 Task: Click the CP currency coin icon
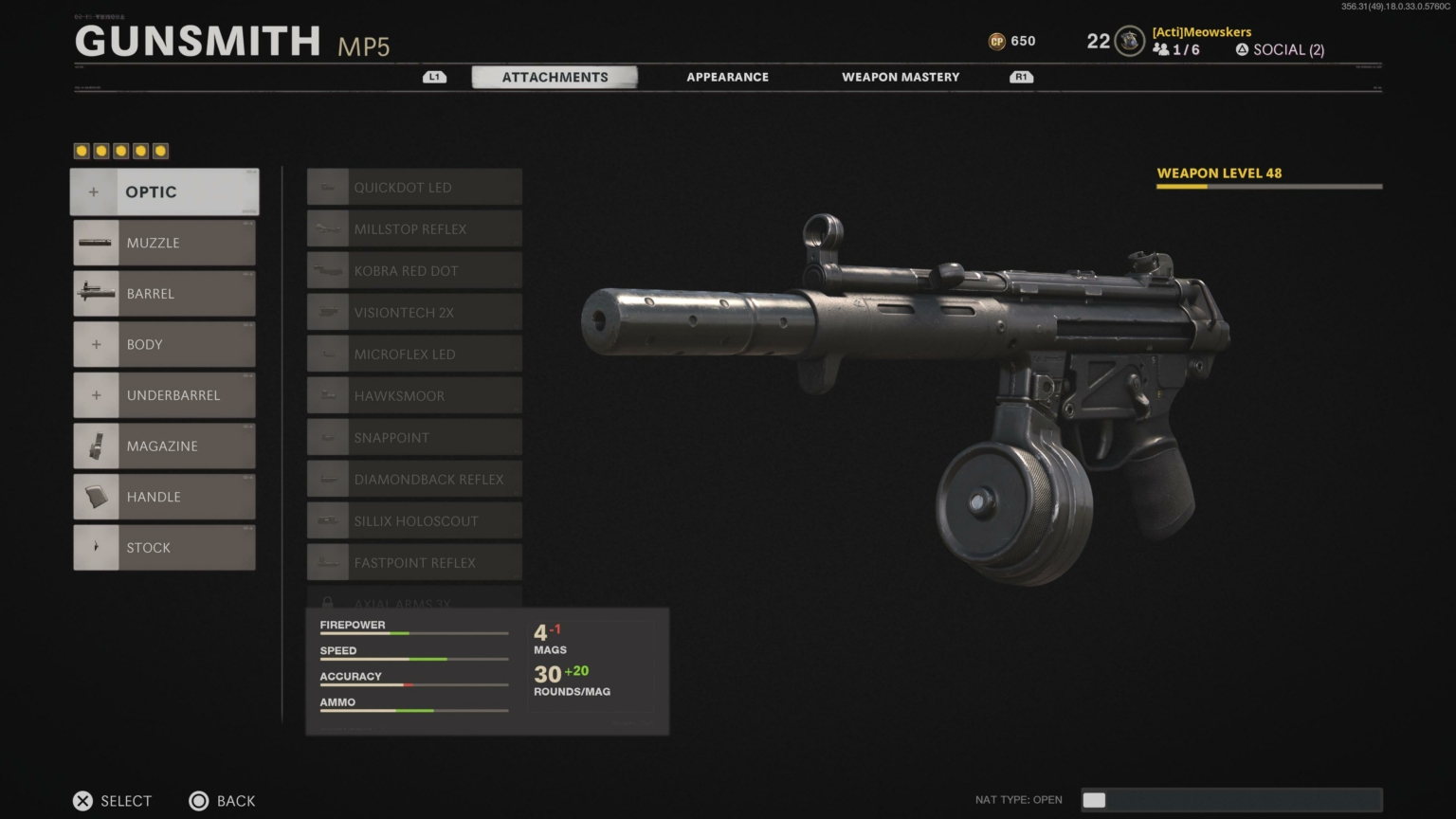[998, 41]
